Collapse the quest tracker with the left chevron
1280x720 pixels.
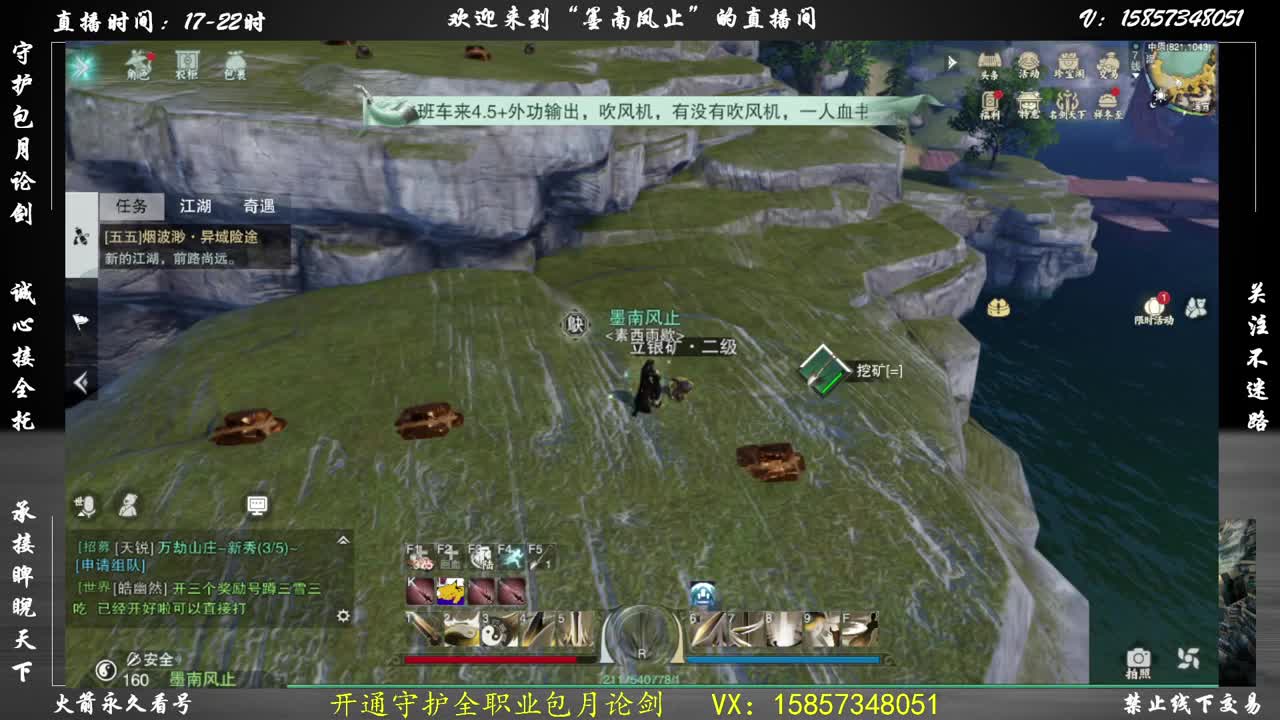[80, 381]
